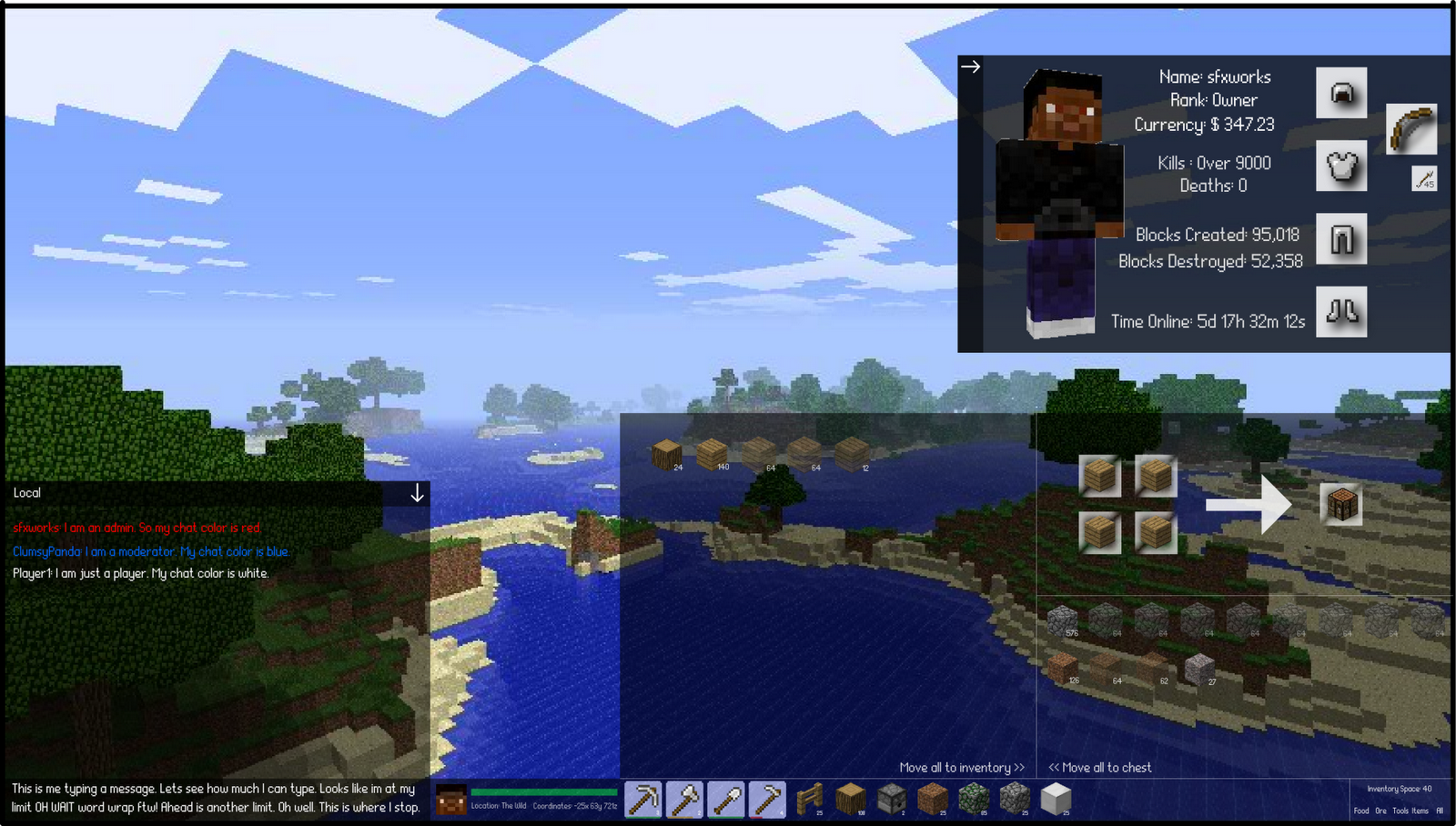Toggle the Tools inventory filter
The image size is (1456, 826).
coord(1401,811)
